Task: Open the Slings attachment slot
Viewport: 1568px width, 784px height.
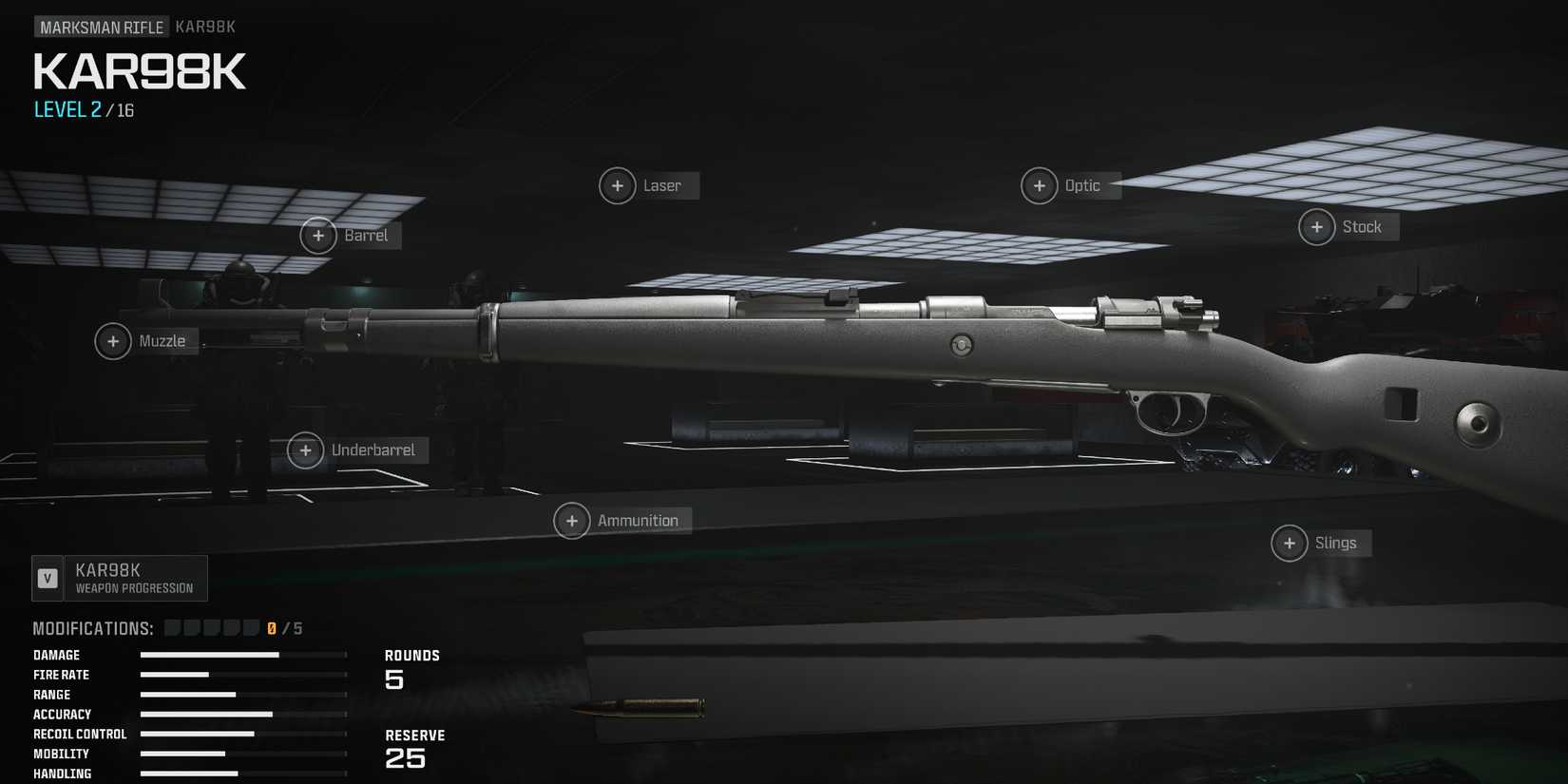Action: [1290, 543]
